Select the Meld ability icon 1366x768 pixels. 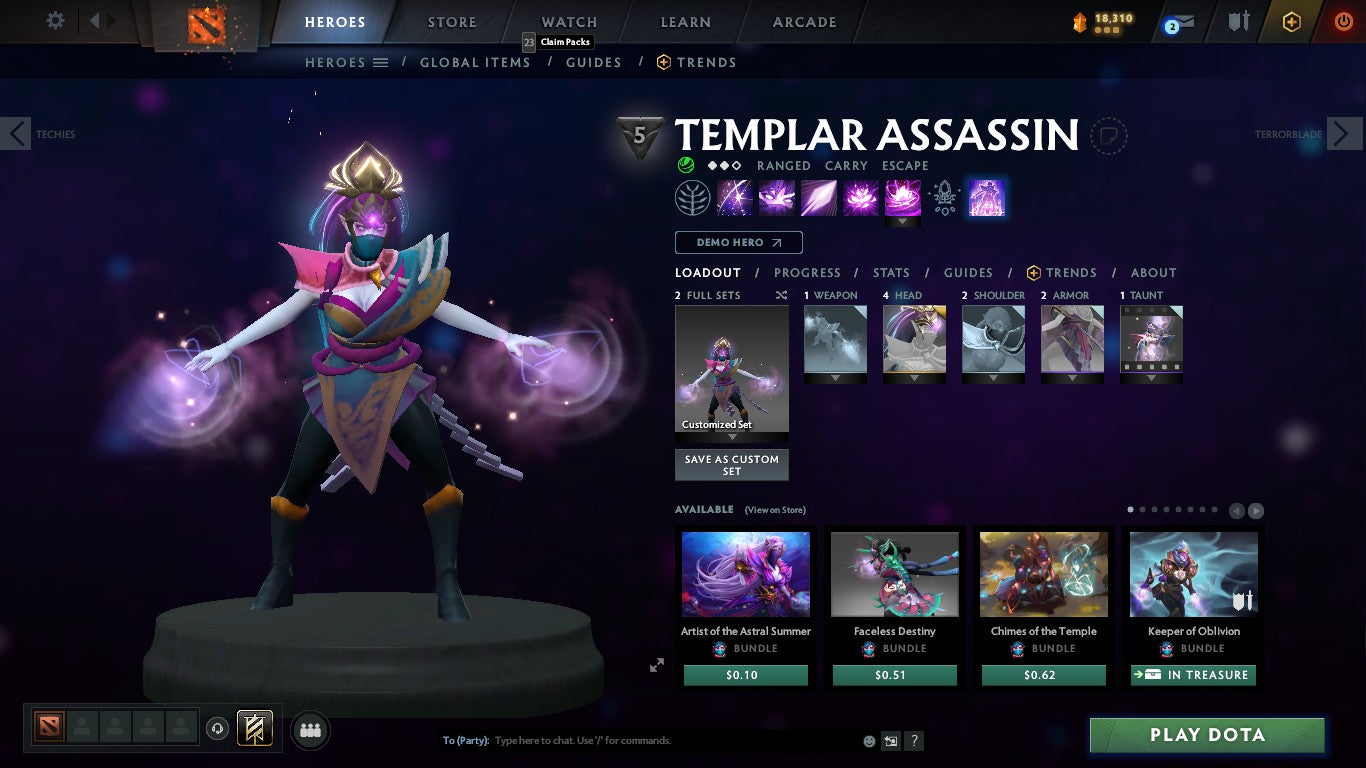[x=777, y=197]
